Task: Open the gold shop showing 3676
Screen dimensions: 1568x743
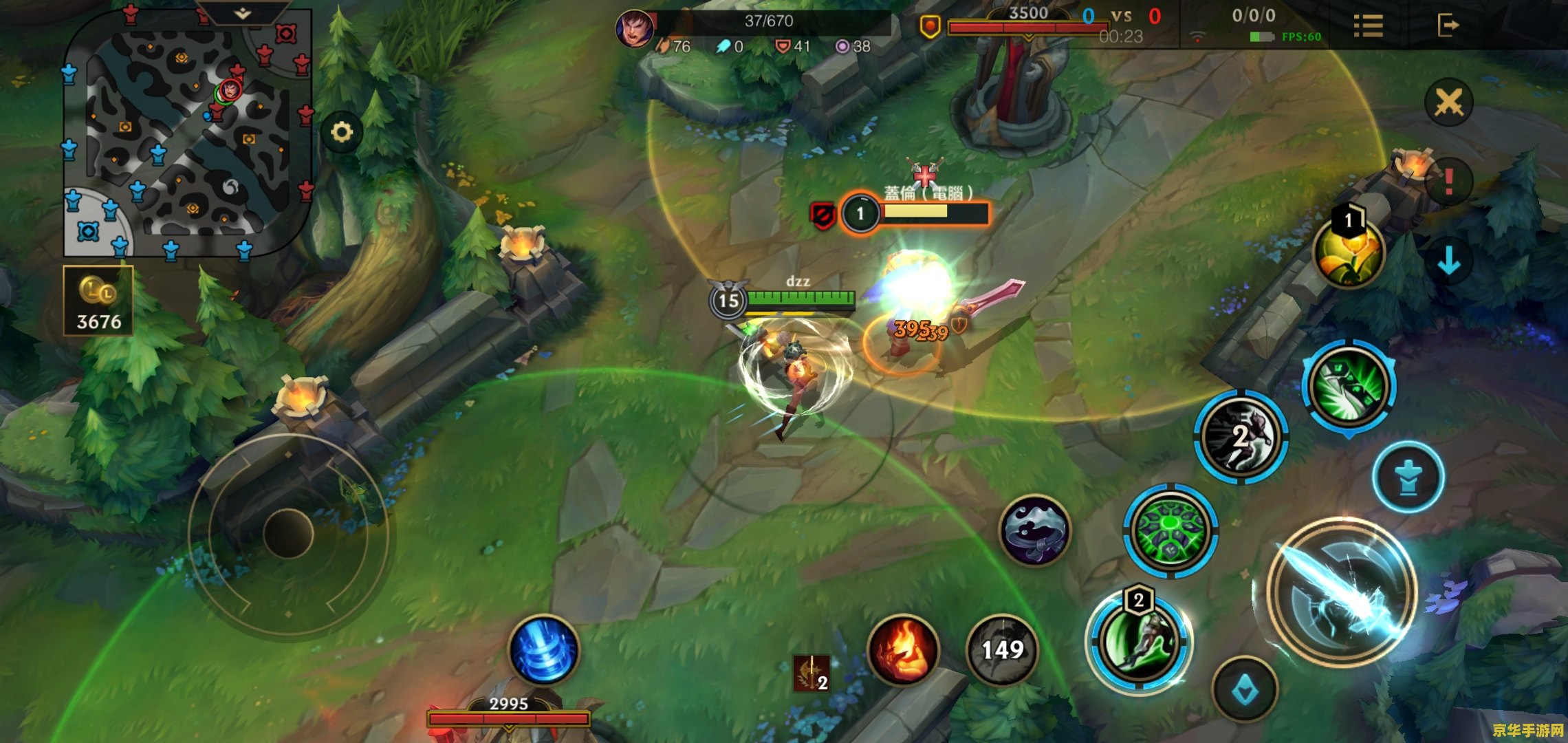Action: 98,301
